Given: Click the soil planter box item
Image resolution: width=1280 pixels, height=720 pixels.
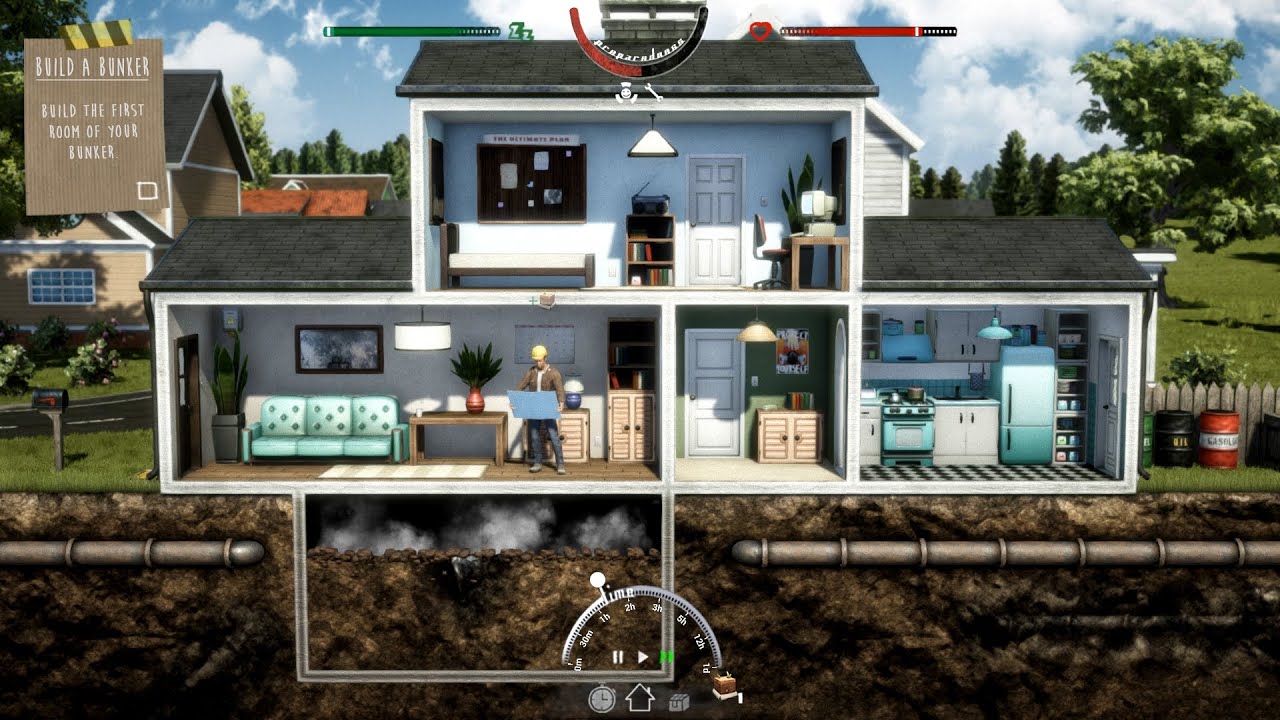Looking at the screenshot, I should (726, 686).
